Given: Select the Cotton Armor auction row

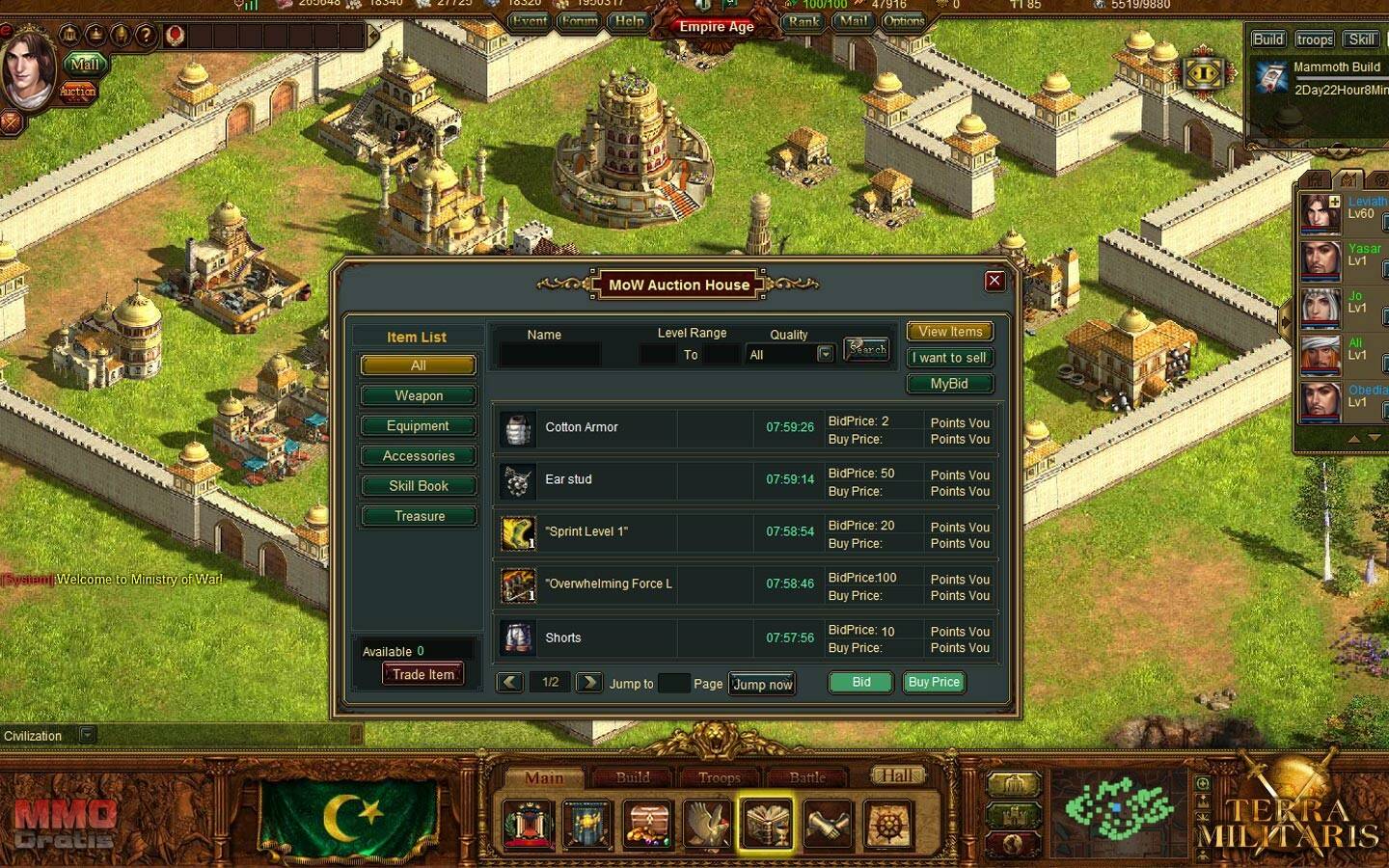Looking at the screenshot, I should pos(582,427).
